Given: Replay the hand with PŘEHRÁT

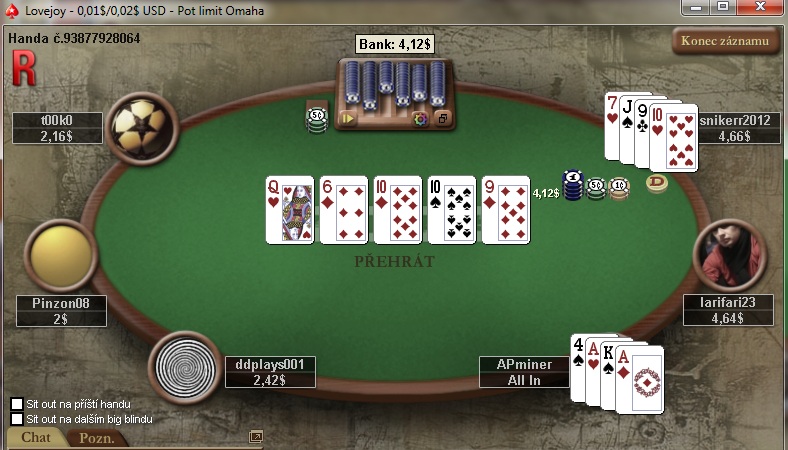Looking at the screenshot, I should pyautogui.click(x=394, y=261).
